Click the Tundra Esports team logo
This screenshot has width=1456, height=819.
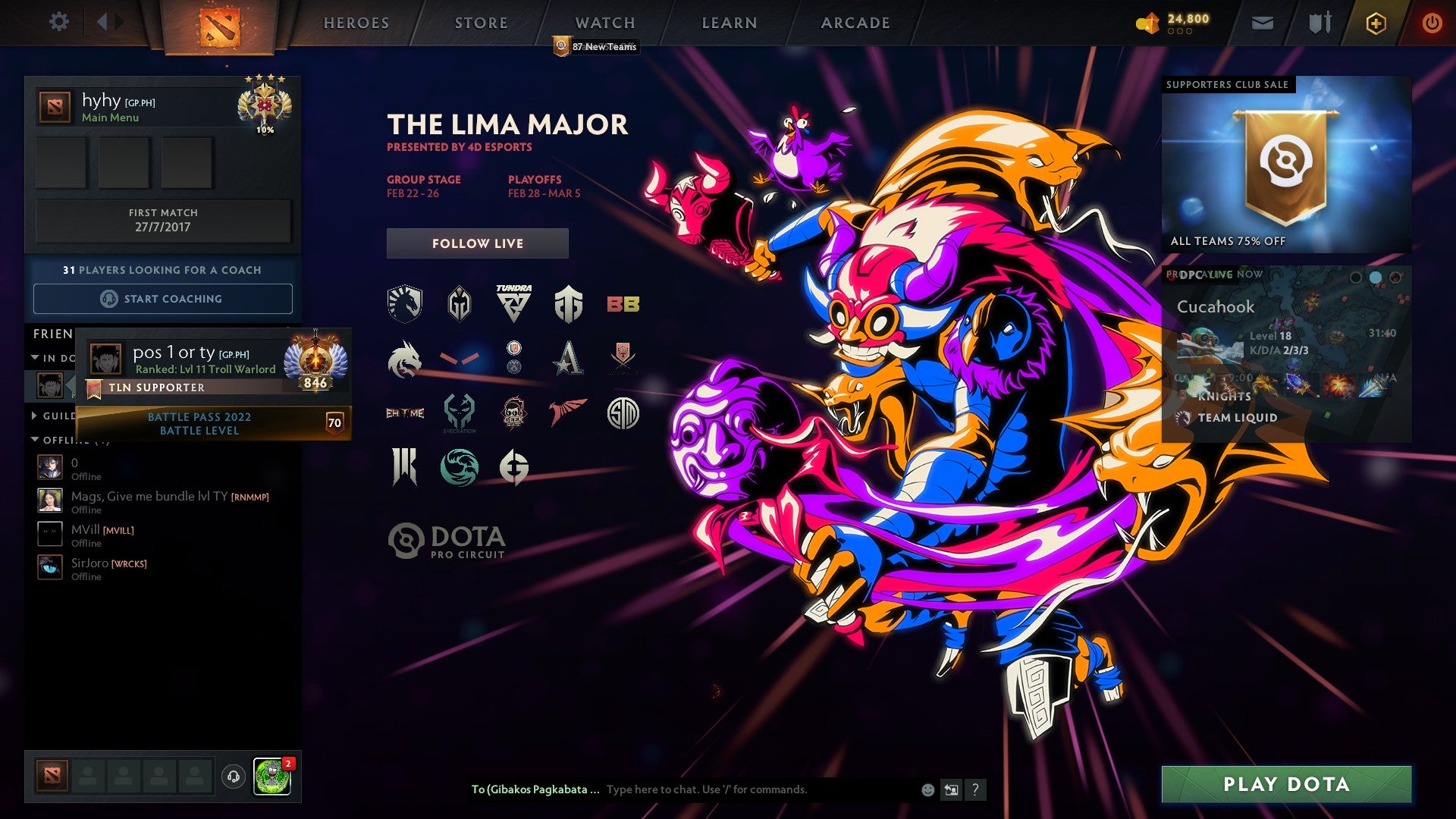(x=516, y=302)
